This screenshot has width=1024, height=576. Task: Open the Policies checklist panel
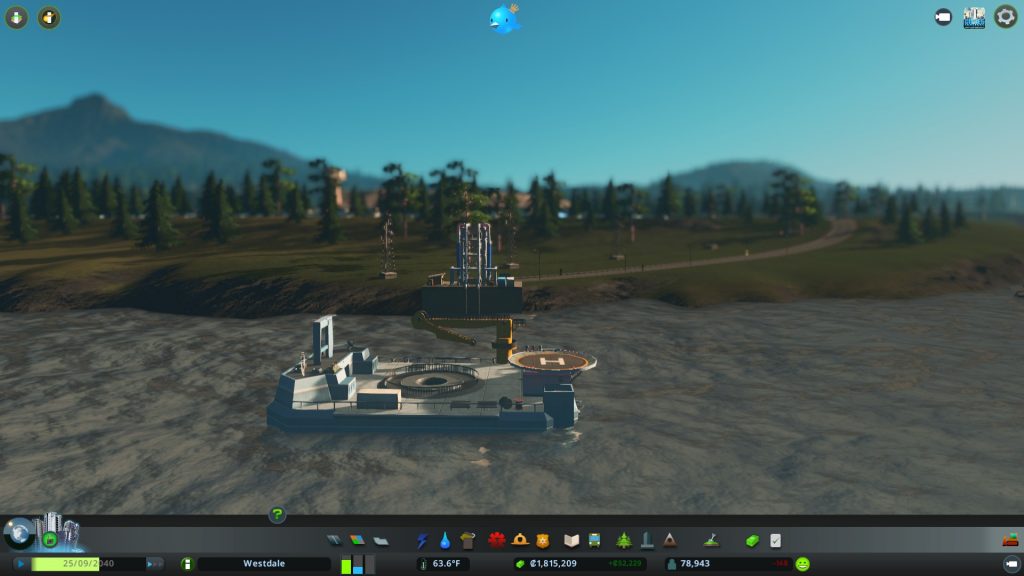tap(775, 541)
